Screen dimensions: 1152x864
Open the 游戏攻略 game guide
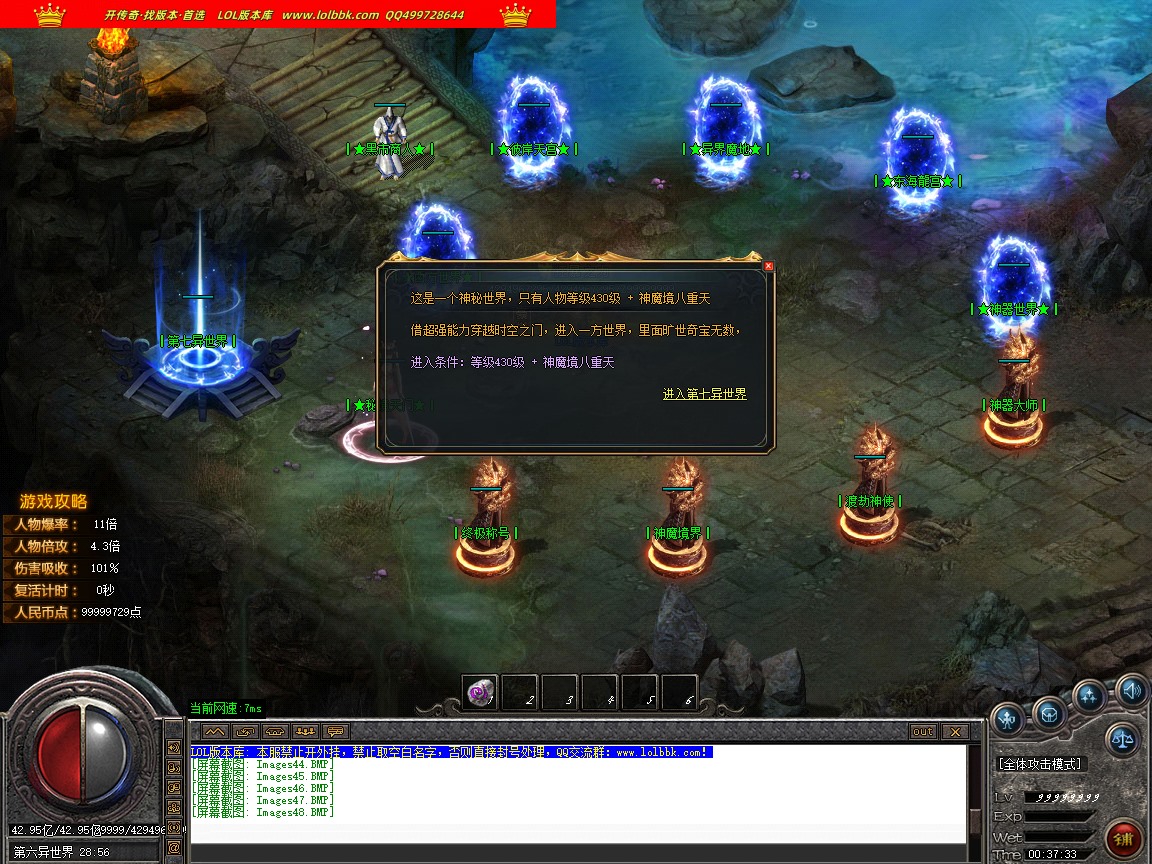pos(54,502)
